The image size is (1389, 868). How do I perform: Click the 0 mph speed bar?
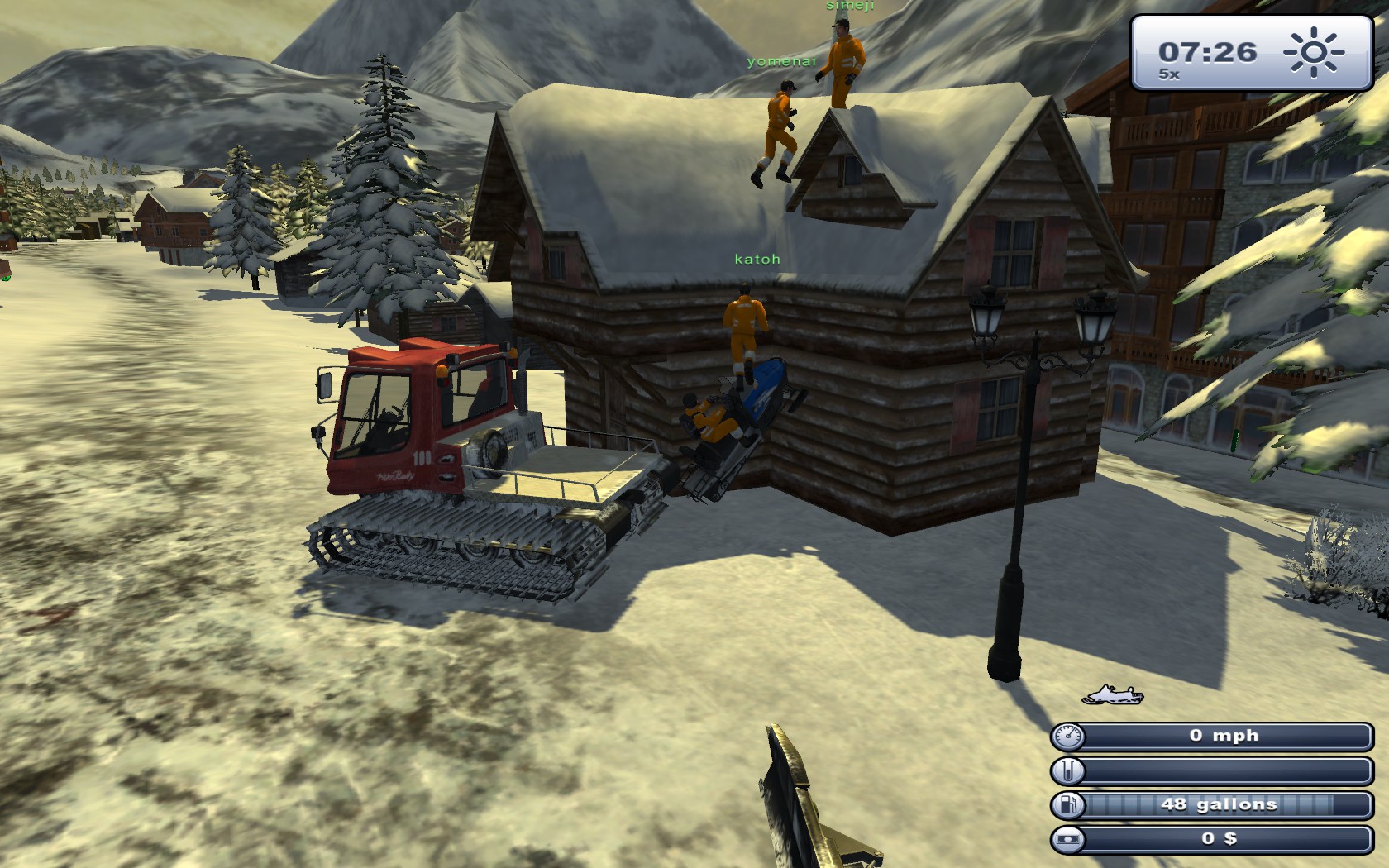(1224, 735)
